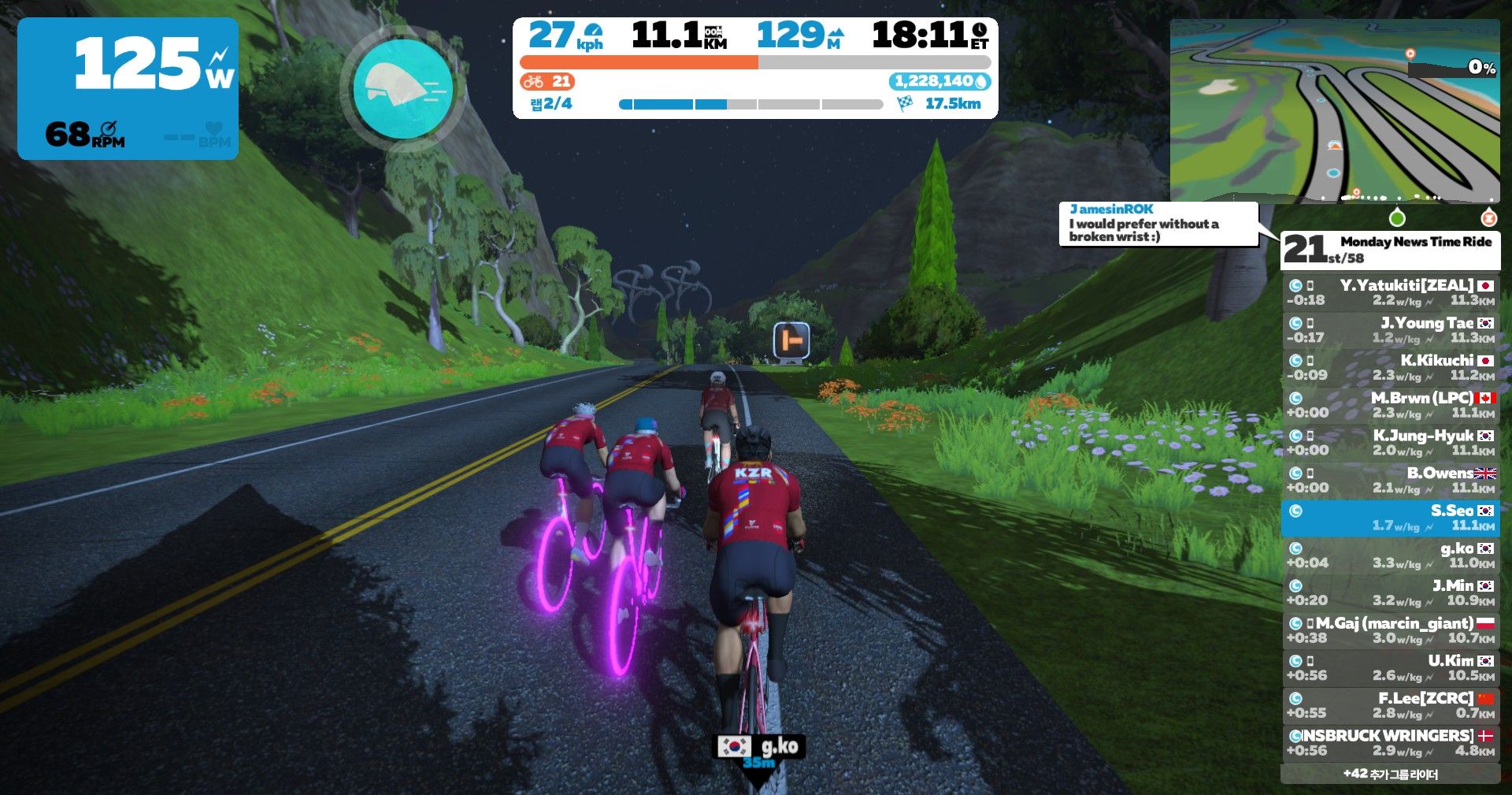The height and width of the screenshot is (795, 1512).
Task: Choose K.Kikuchi from nearby riders
Action: pyautogui.click(x=1390, y=367)
